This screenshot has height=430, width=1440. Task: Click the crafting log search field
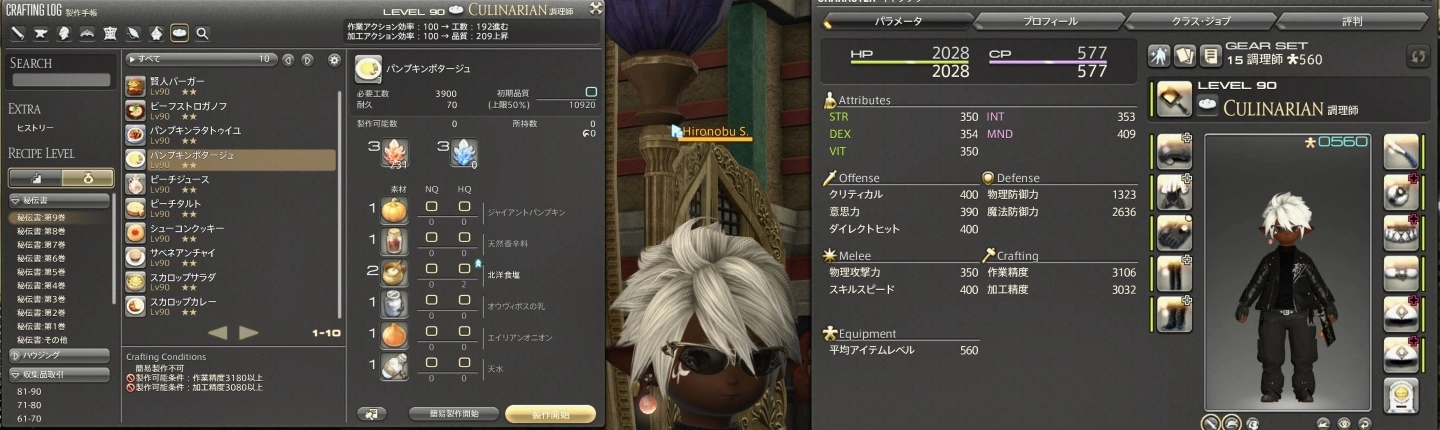(60, 80)
